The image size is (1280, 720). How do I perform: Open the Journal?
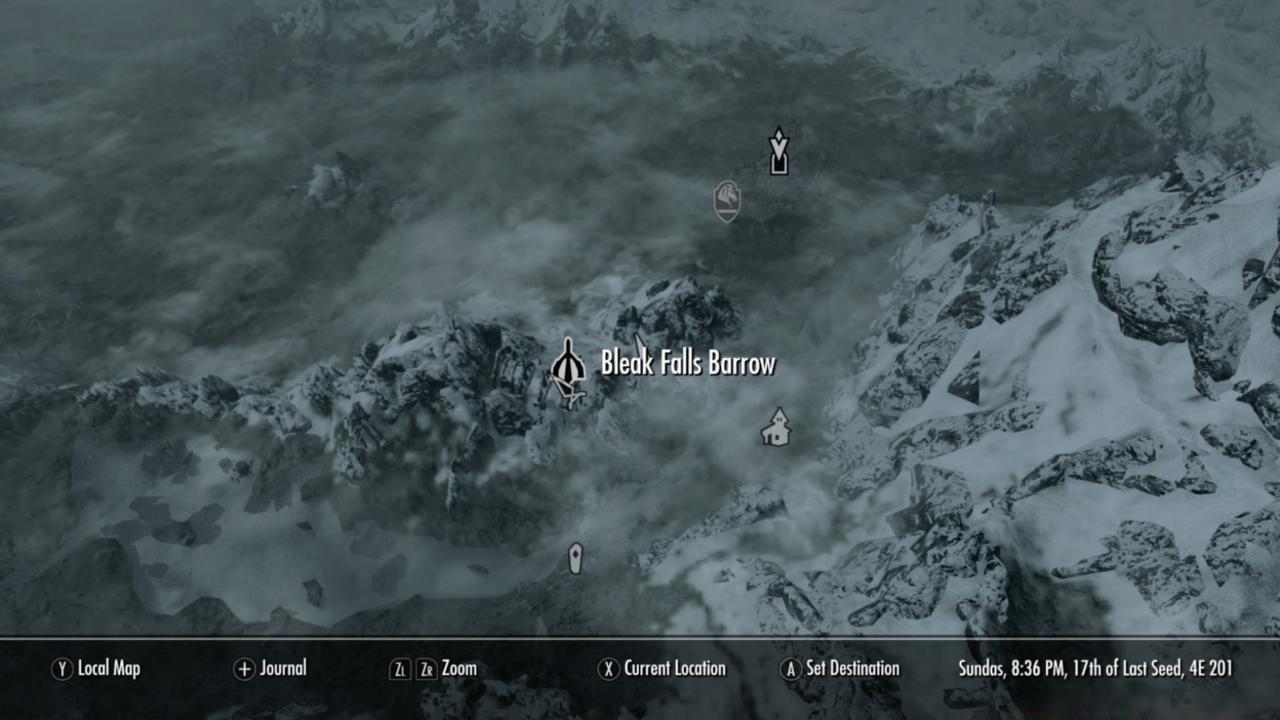point(270,669)
